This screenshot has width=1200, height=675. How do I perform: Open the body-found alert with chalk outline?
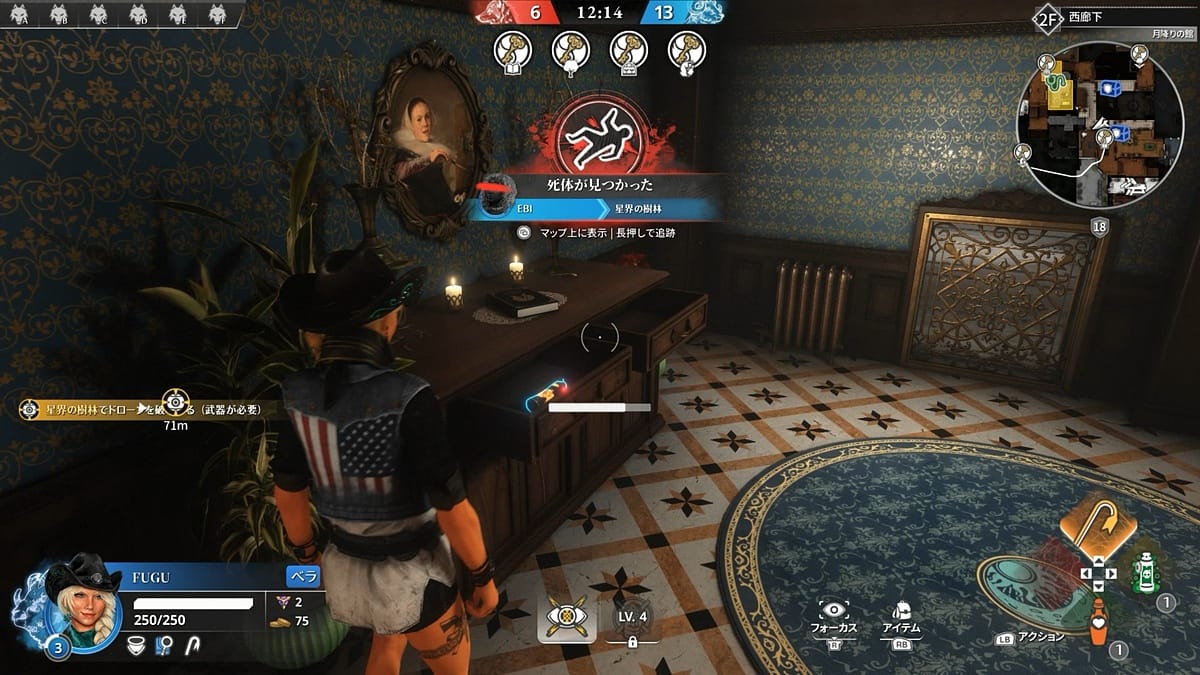pos(599,134)
